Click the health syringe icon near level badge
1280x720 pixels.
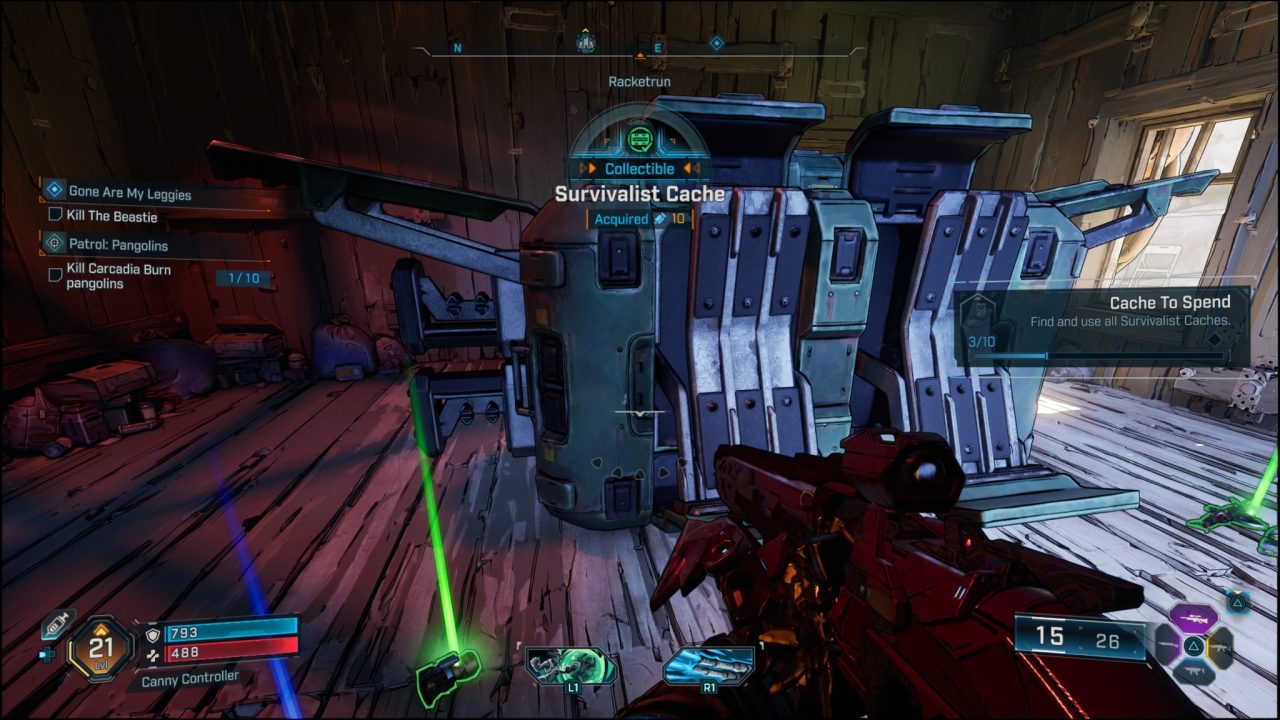coord(56,625)
